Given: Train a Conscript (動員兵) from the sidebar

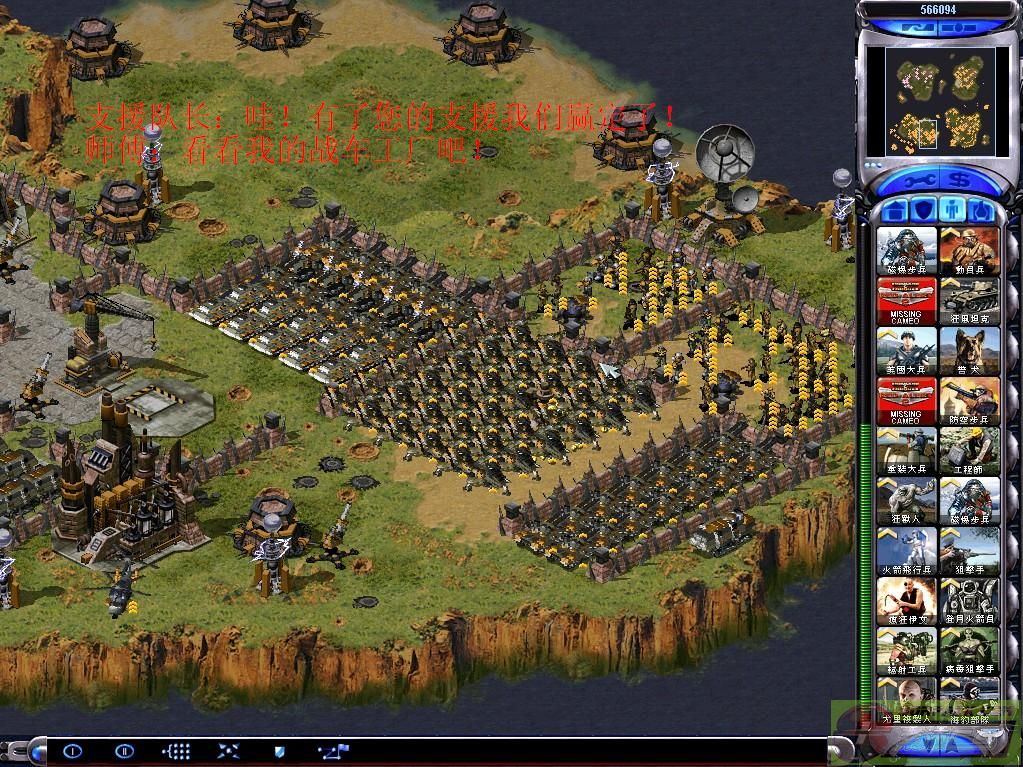Looking at the screenshot, I should coord(969,251).
